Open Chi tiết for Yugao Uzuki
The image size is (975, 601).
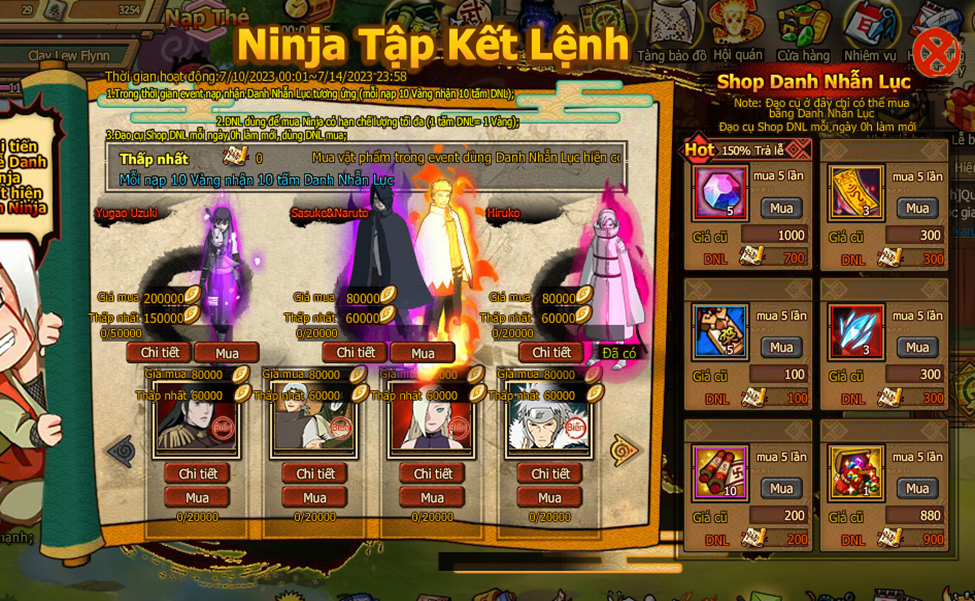click(x=159, y=353)
